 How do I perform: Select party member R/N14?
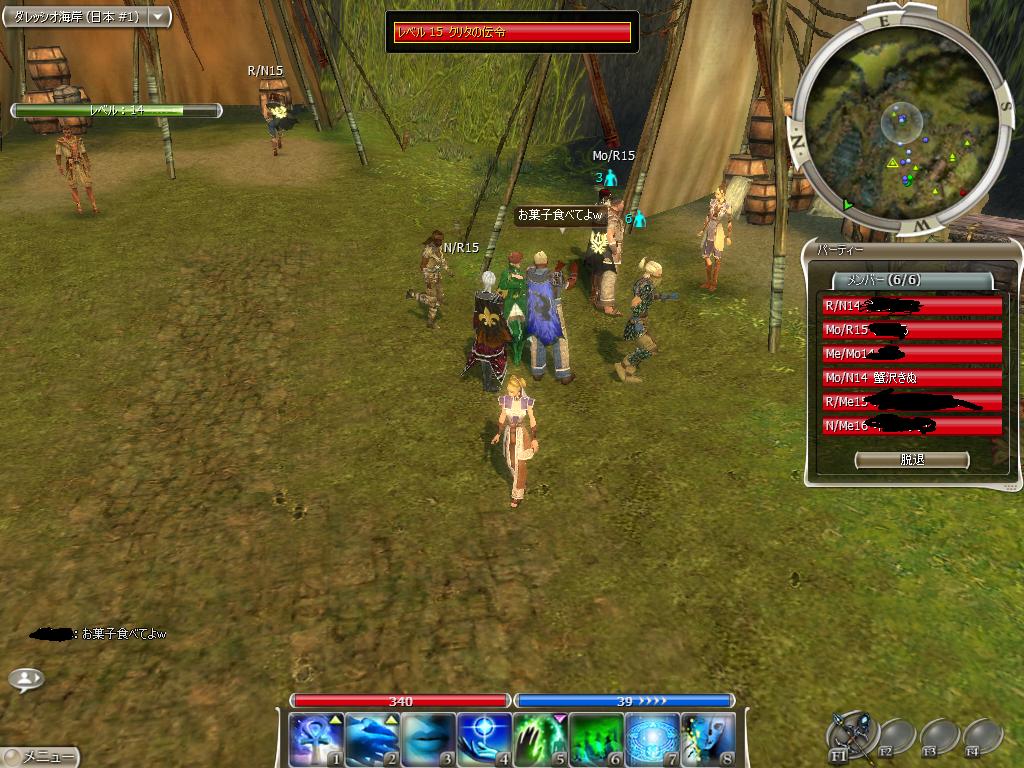[x=911, y=306]
